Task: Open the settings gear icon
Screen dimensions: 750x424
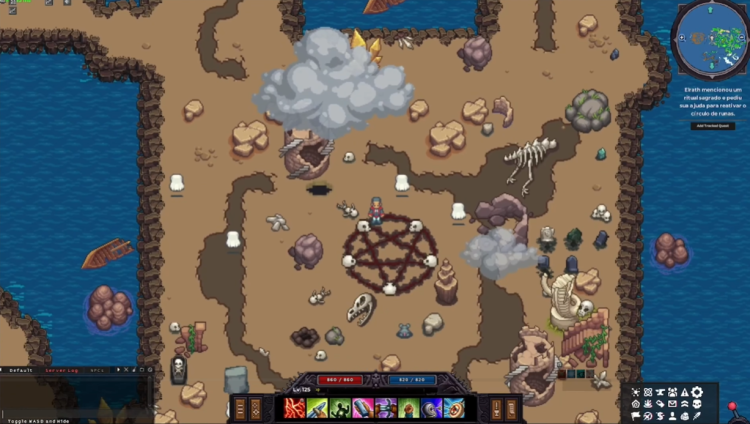Action: 697,392
